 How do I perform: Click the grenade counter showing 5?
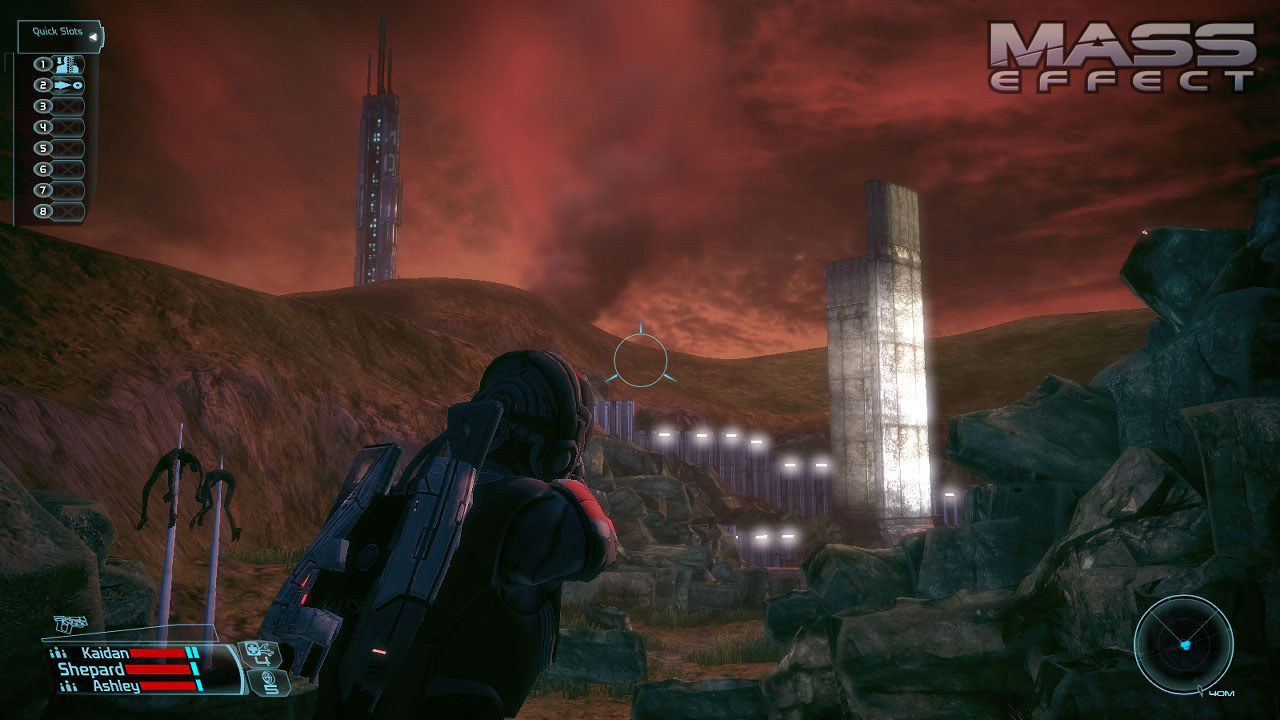pos(270,685)
